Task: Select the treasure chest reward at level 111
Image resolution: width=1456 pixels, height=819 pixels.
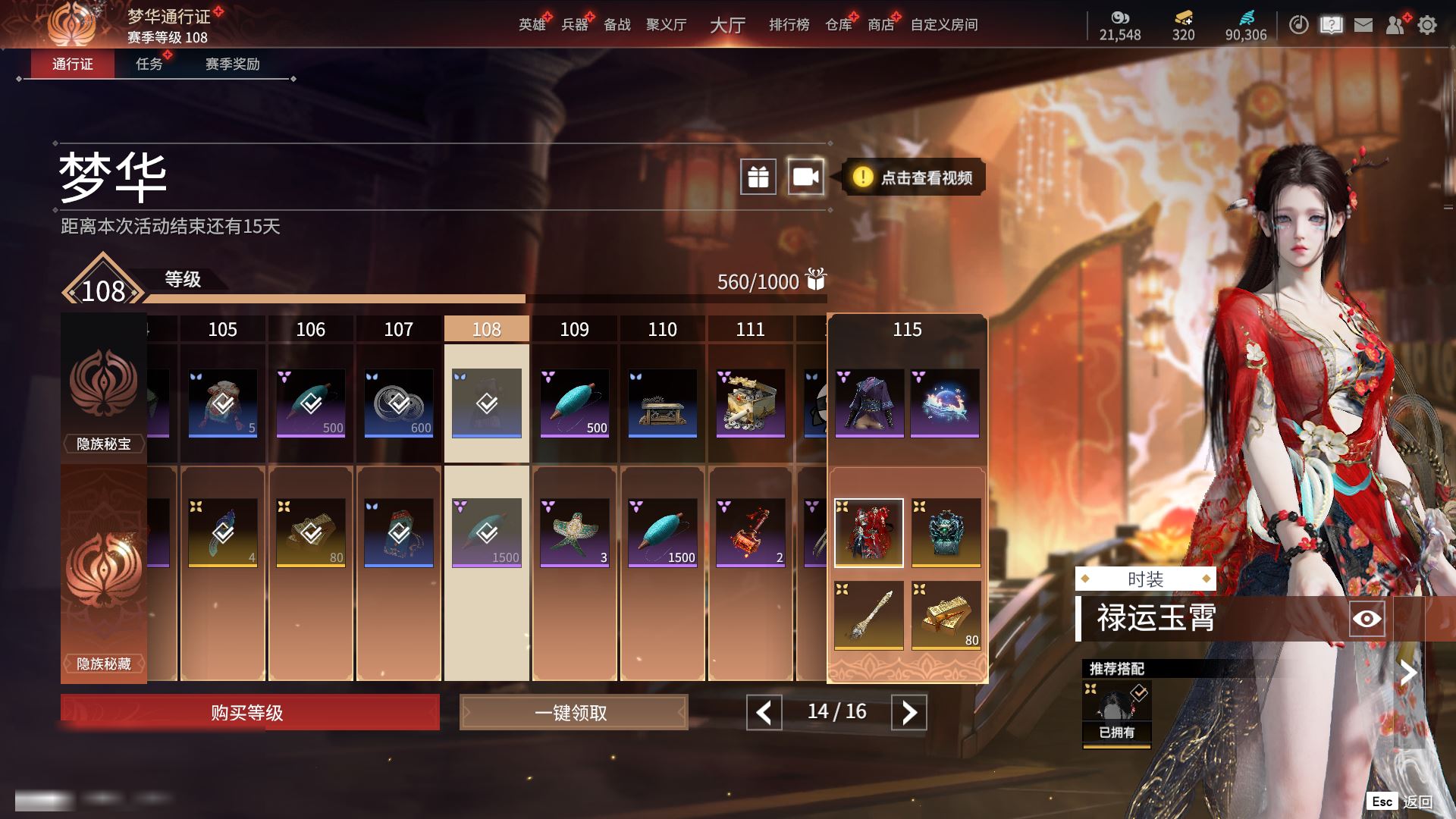Action: [750, 403]
